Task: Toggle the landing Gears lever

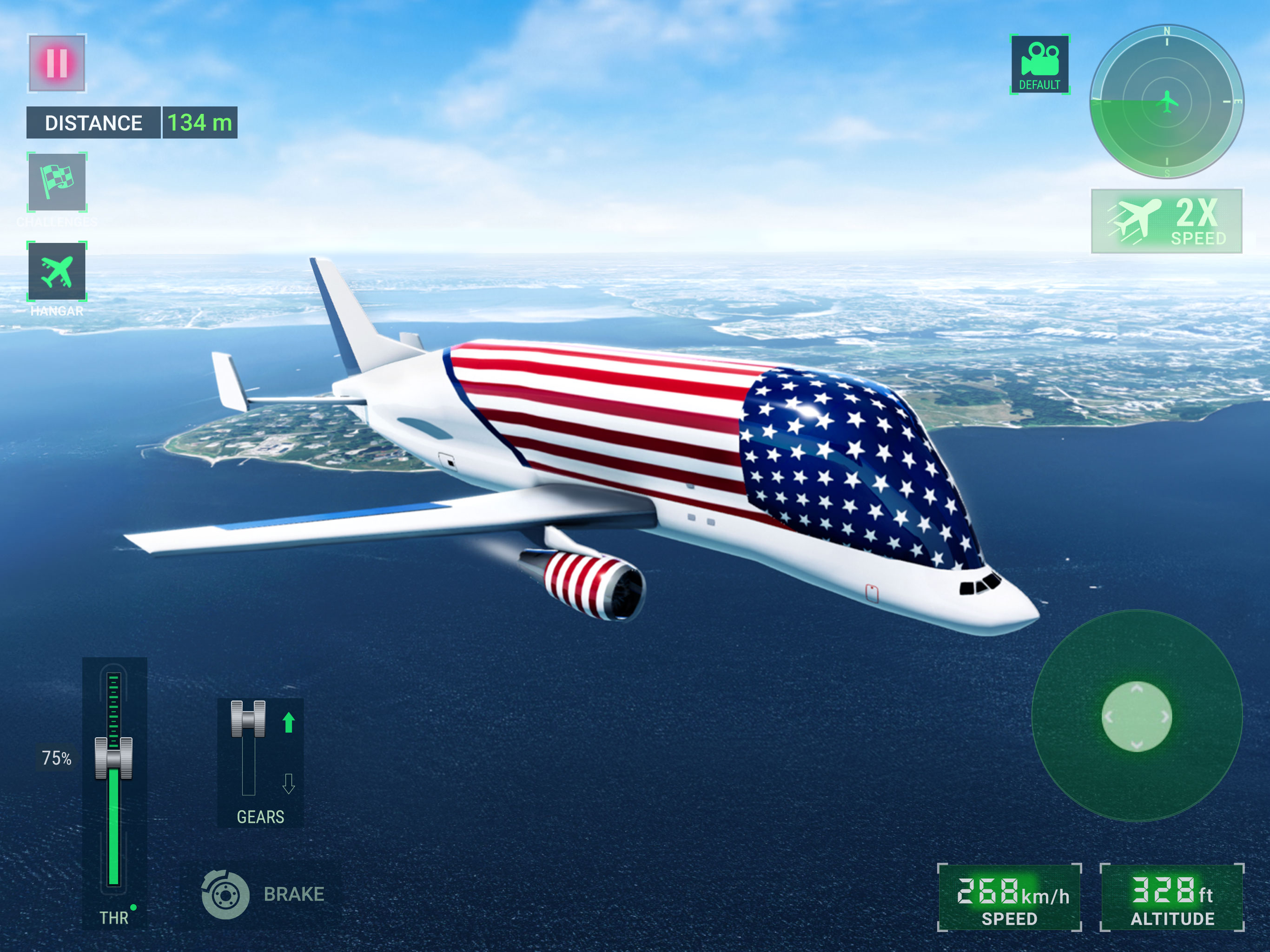Action: (248, 719)
